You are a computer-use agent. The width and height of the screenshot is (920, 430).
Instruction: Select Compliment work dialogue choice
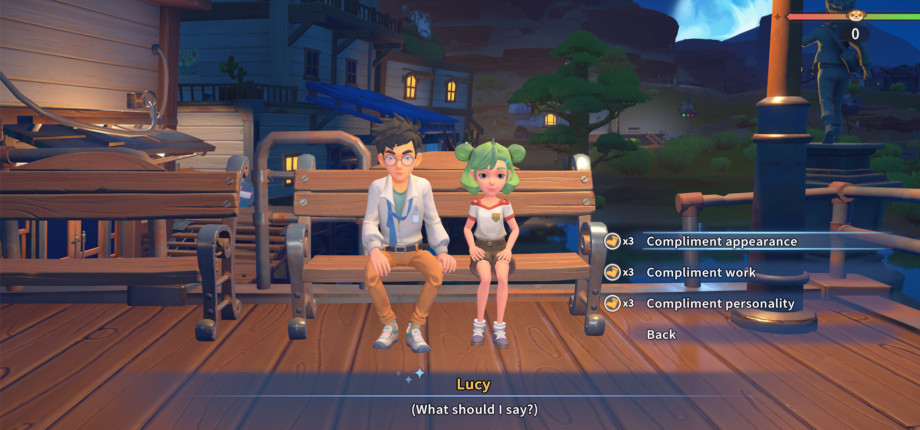coord(700,272)
